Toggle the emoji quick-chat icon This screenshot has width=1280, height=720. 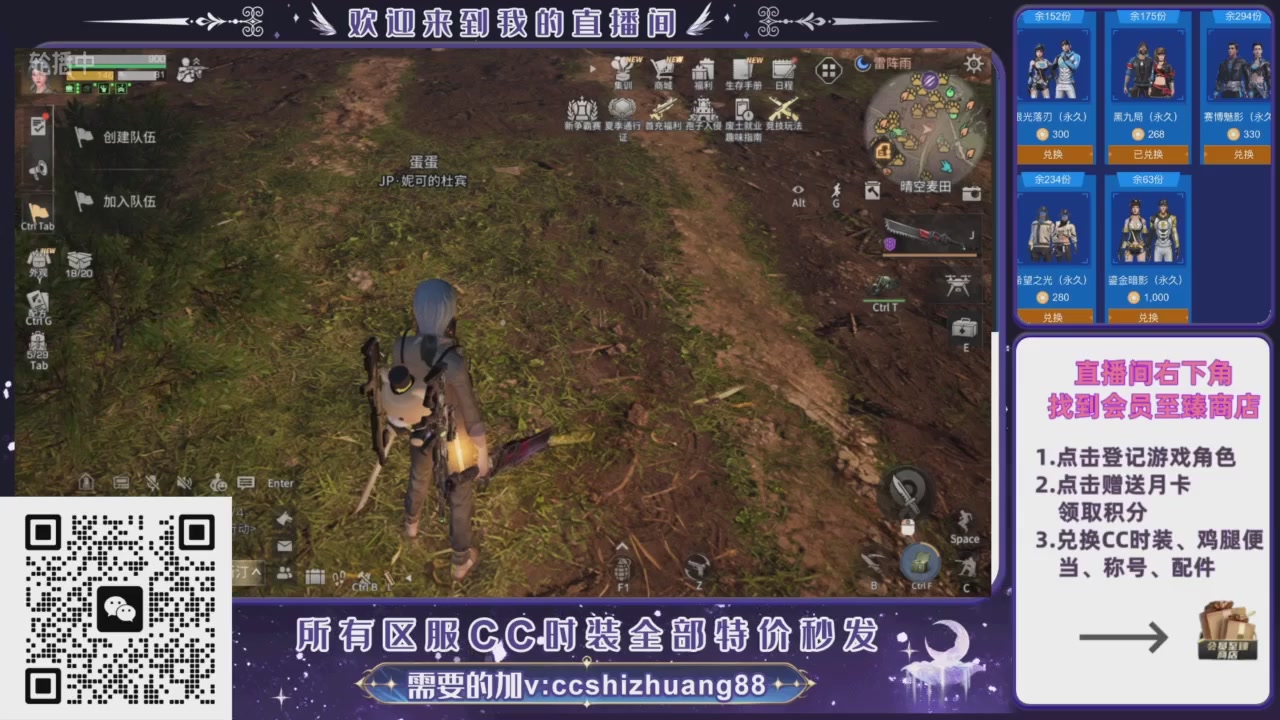click(x=219, y=484)
